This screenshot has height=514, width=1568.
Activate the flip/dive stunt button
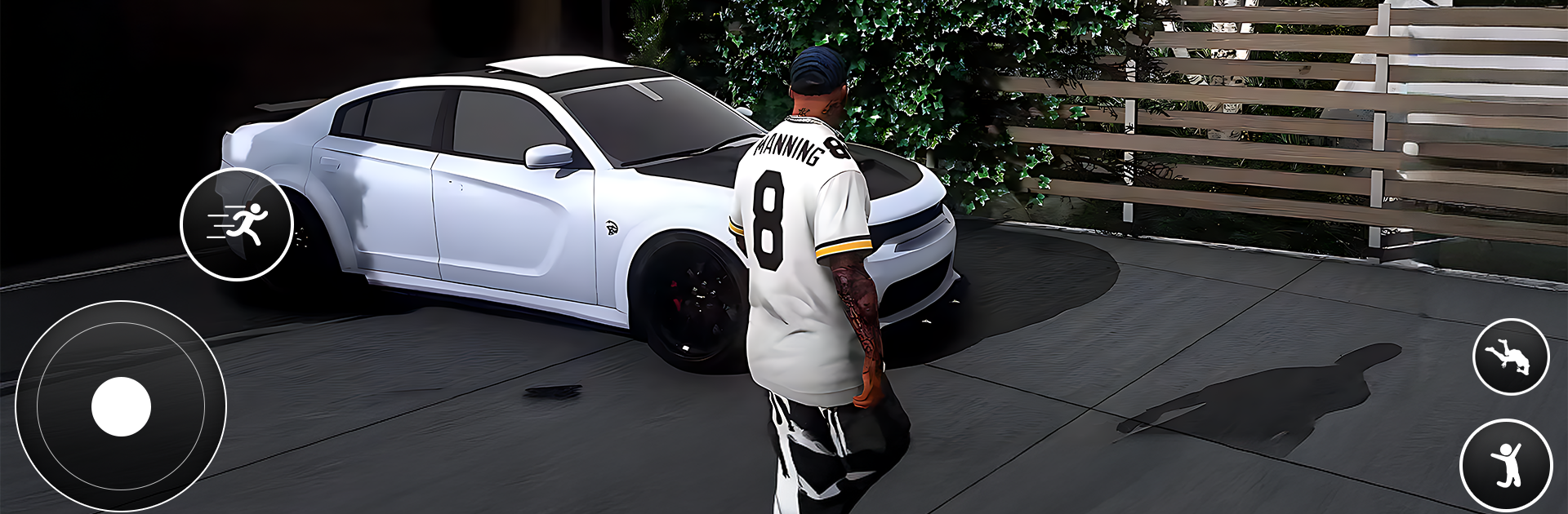(x=1510, y=357)
